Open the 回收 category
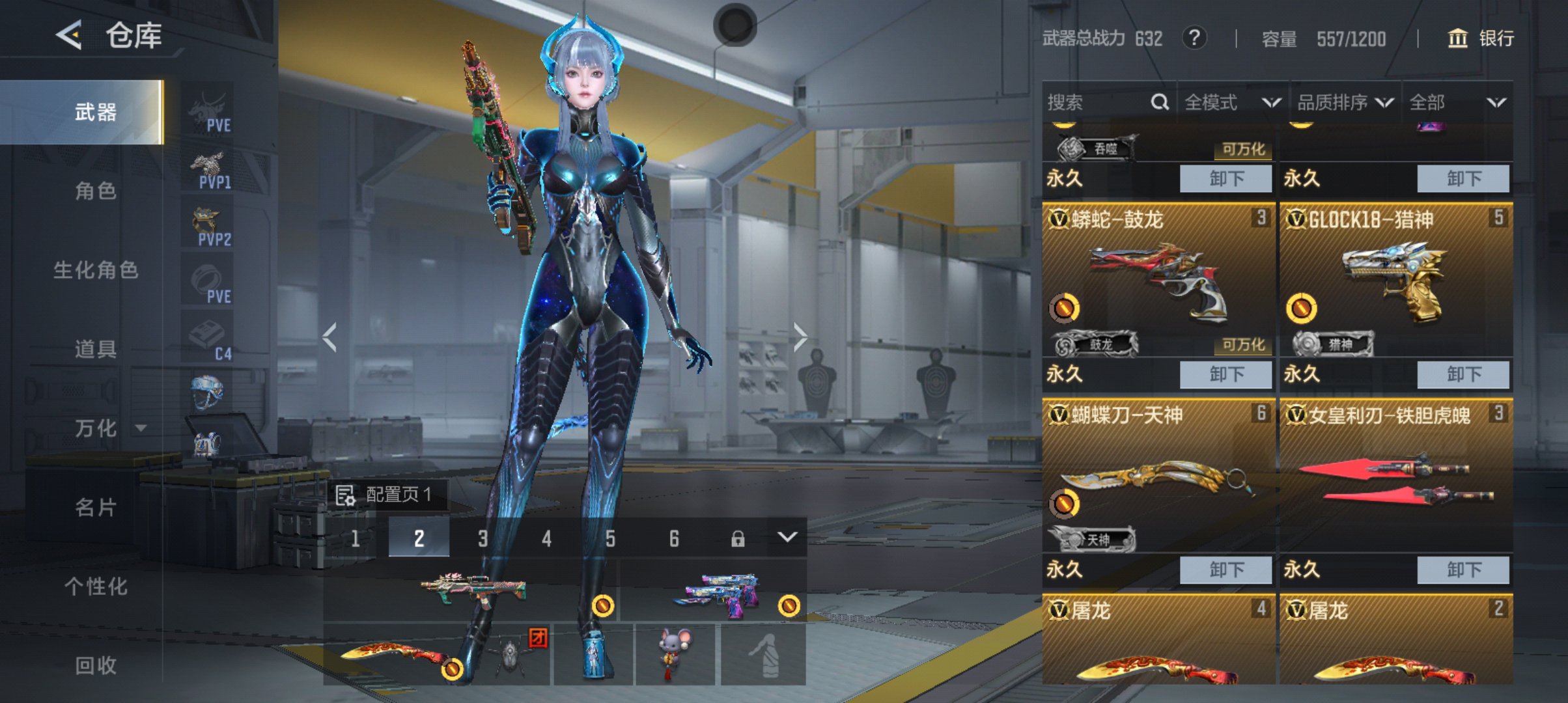 click(95, 665)
